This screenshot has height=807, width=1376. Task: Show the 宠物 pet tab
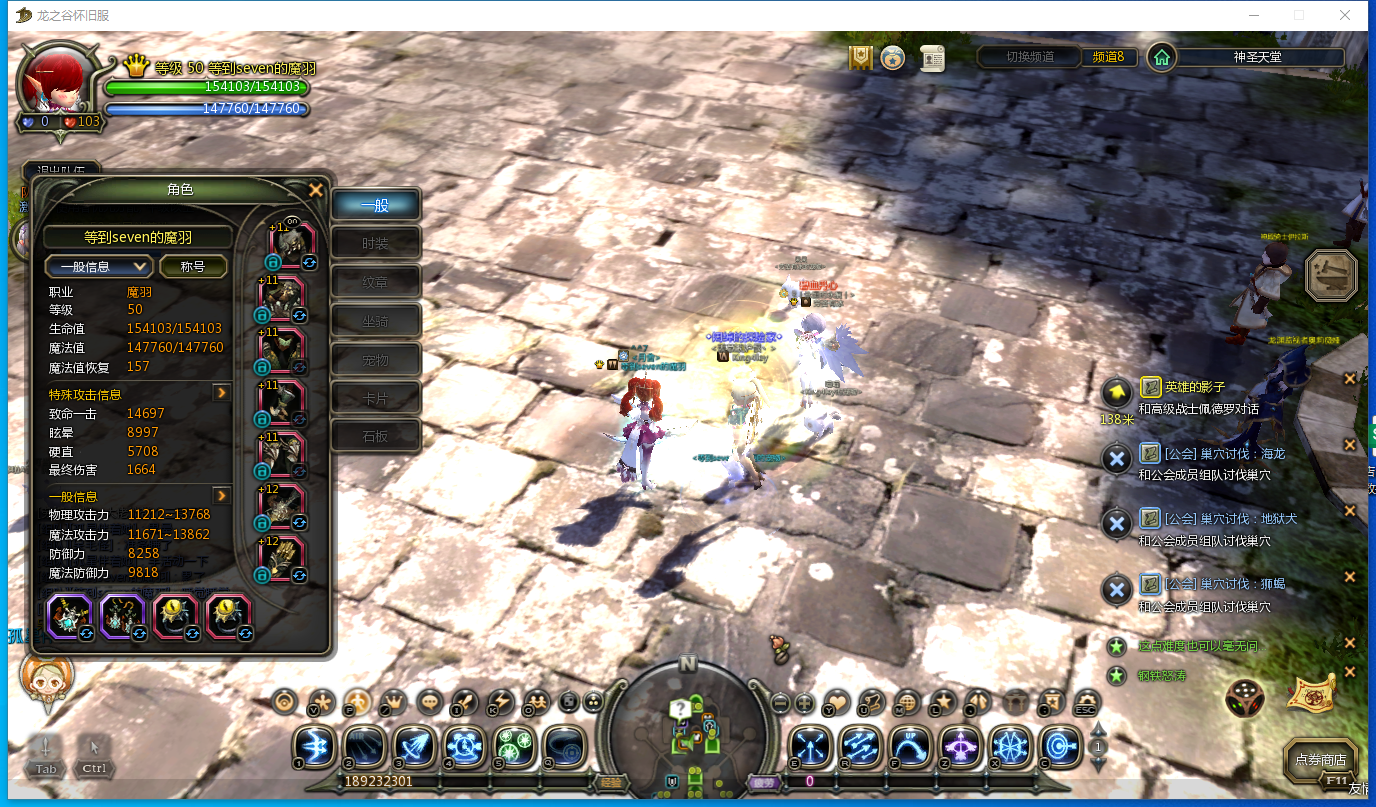(x=376, y=360)
